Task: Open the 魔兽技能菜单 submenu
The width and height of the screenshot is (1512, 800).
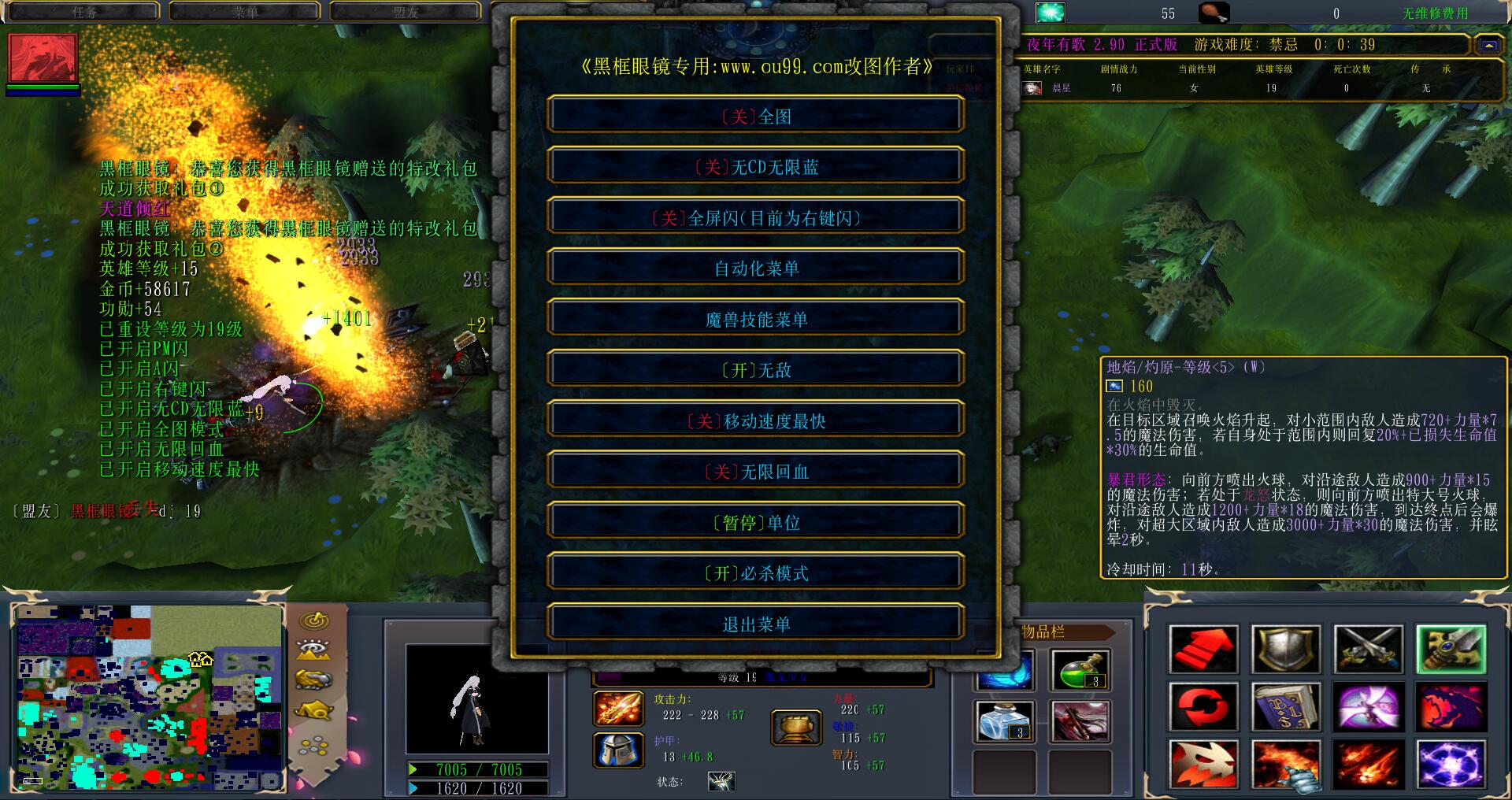Action: [756, 320]
